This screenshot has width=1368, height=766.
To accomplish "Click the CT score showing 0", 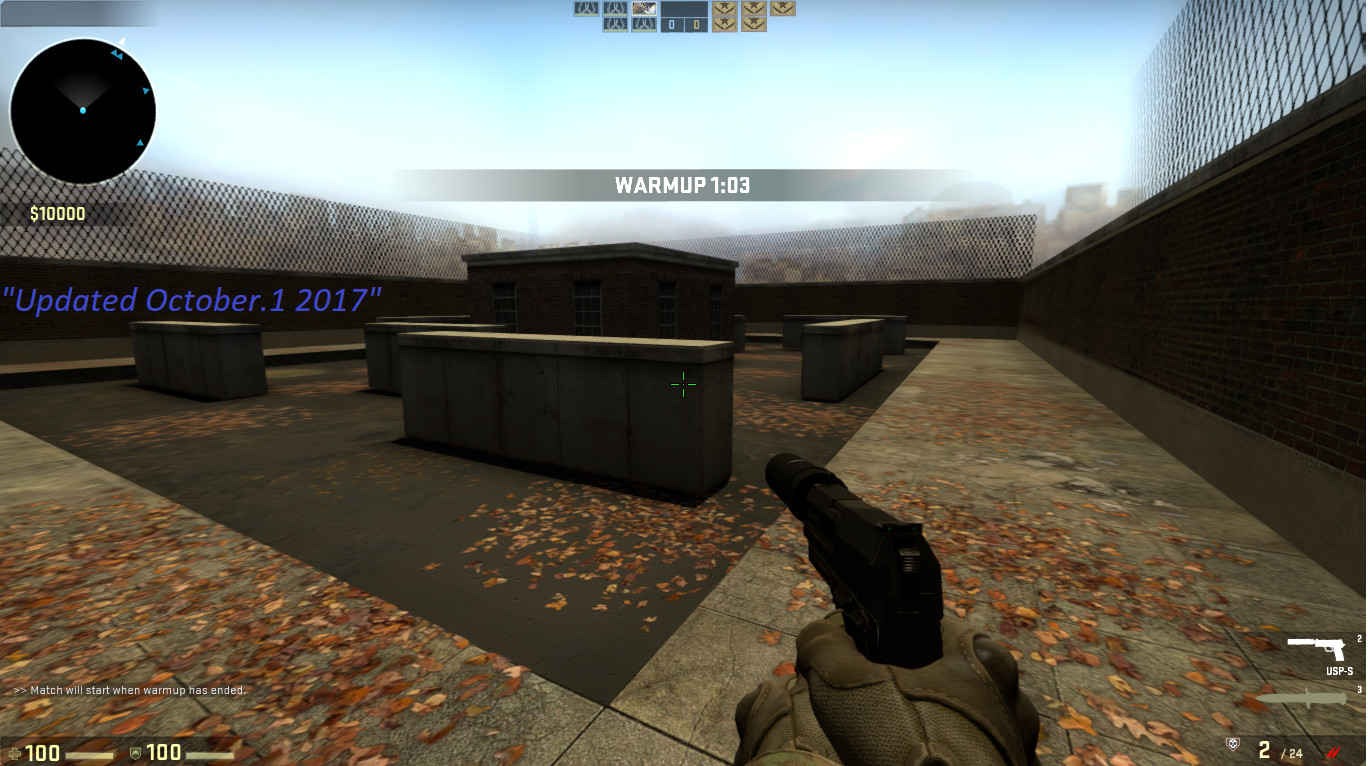I will 671,24.
